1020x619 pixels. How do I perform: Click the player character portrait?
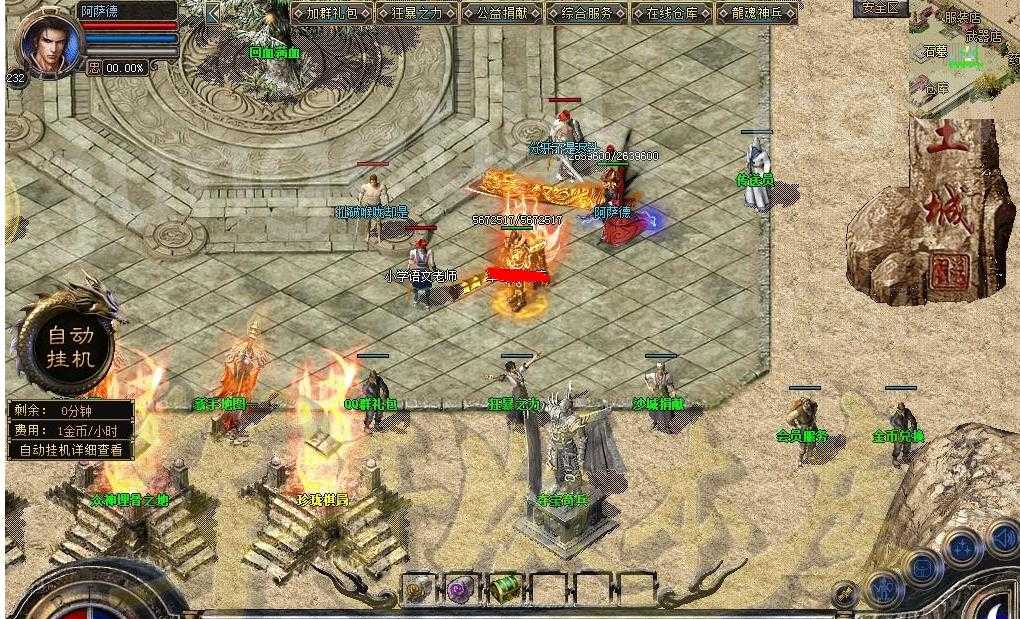point(47,42)
